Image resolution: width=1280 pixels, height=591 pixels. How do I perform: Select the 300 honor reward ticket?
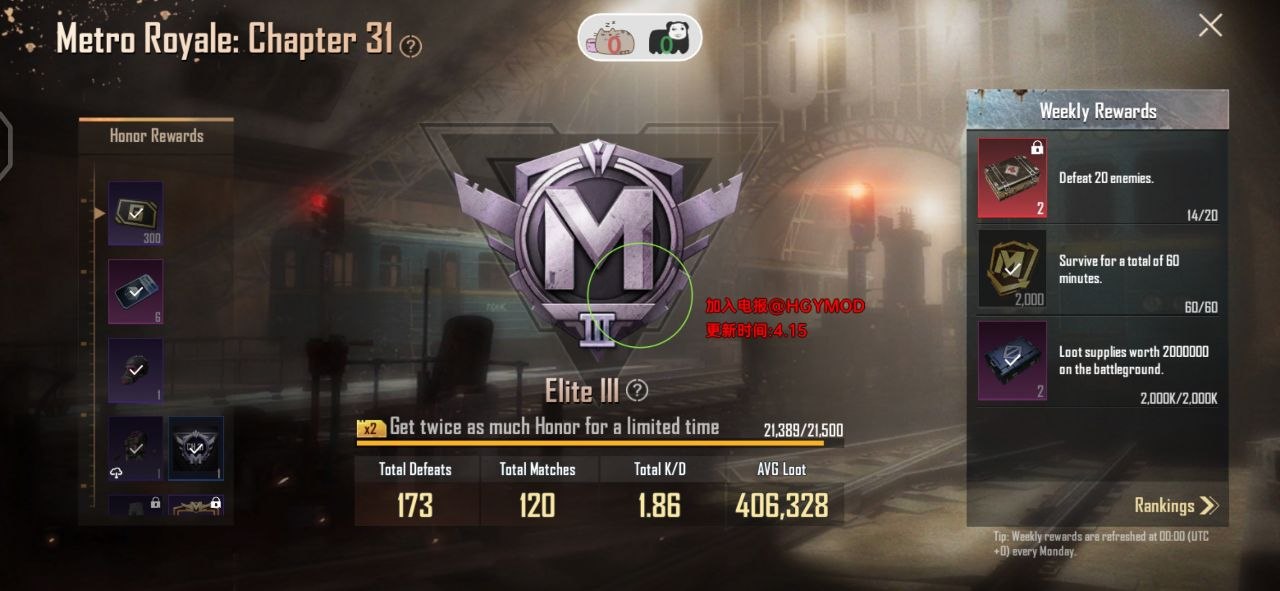point(135,212)
